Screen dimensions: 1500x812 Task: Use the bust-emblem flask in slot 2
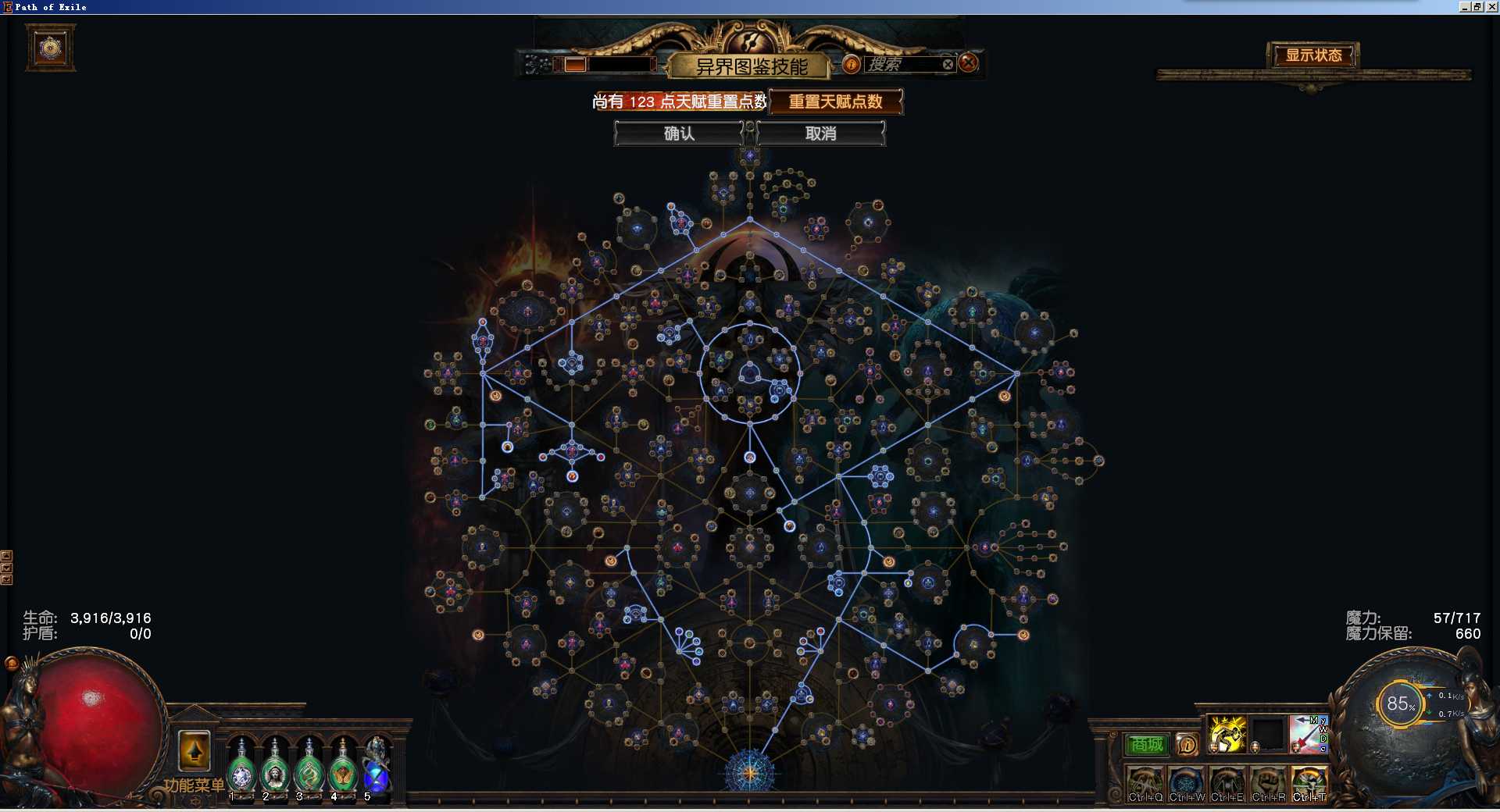(x=275, y=771)
